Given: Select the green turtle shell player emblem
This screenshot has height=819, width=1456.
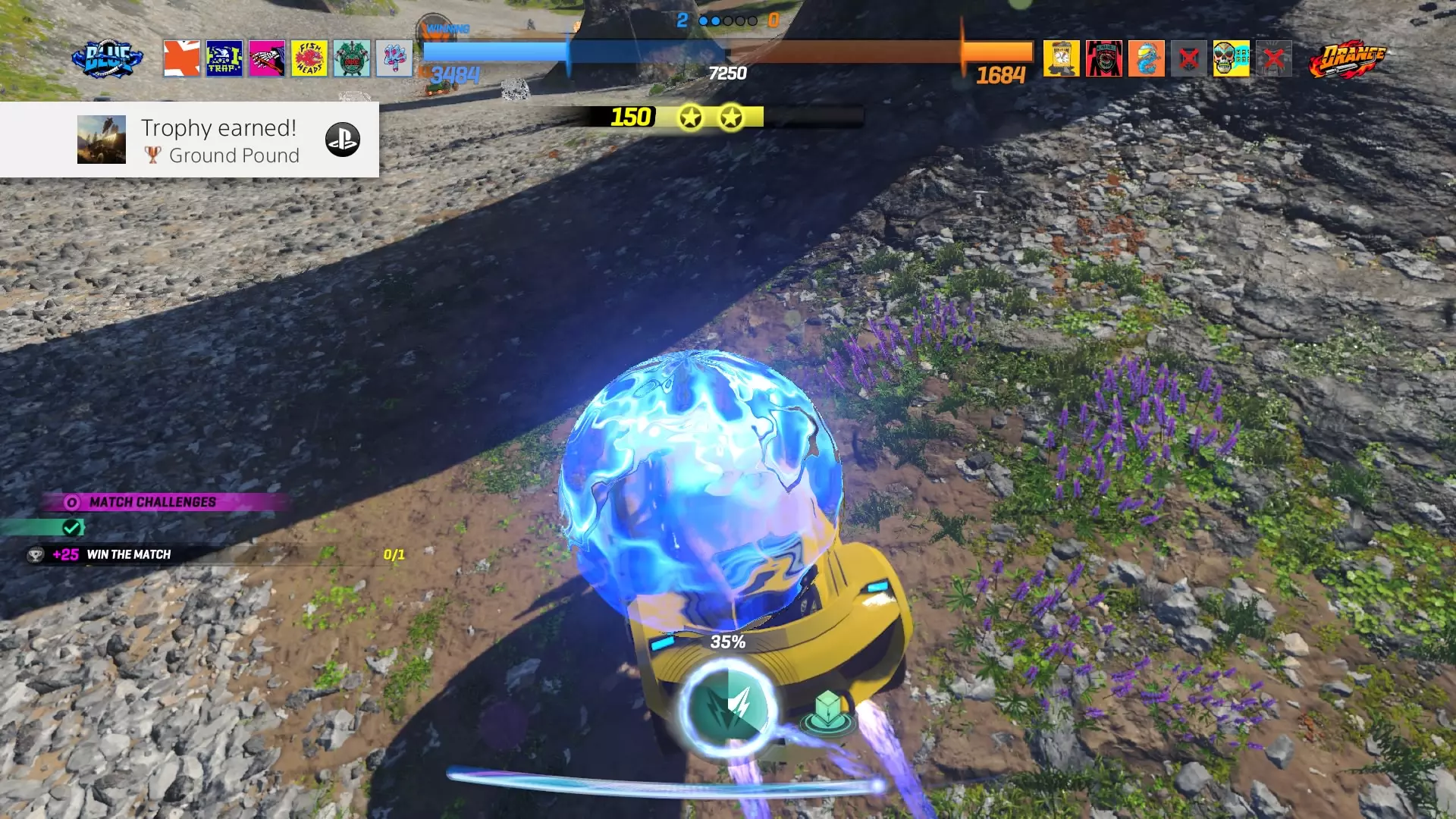Looking at the screenshot, I should pos(352,58).
